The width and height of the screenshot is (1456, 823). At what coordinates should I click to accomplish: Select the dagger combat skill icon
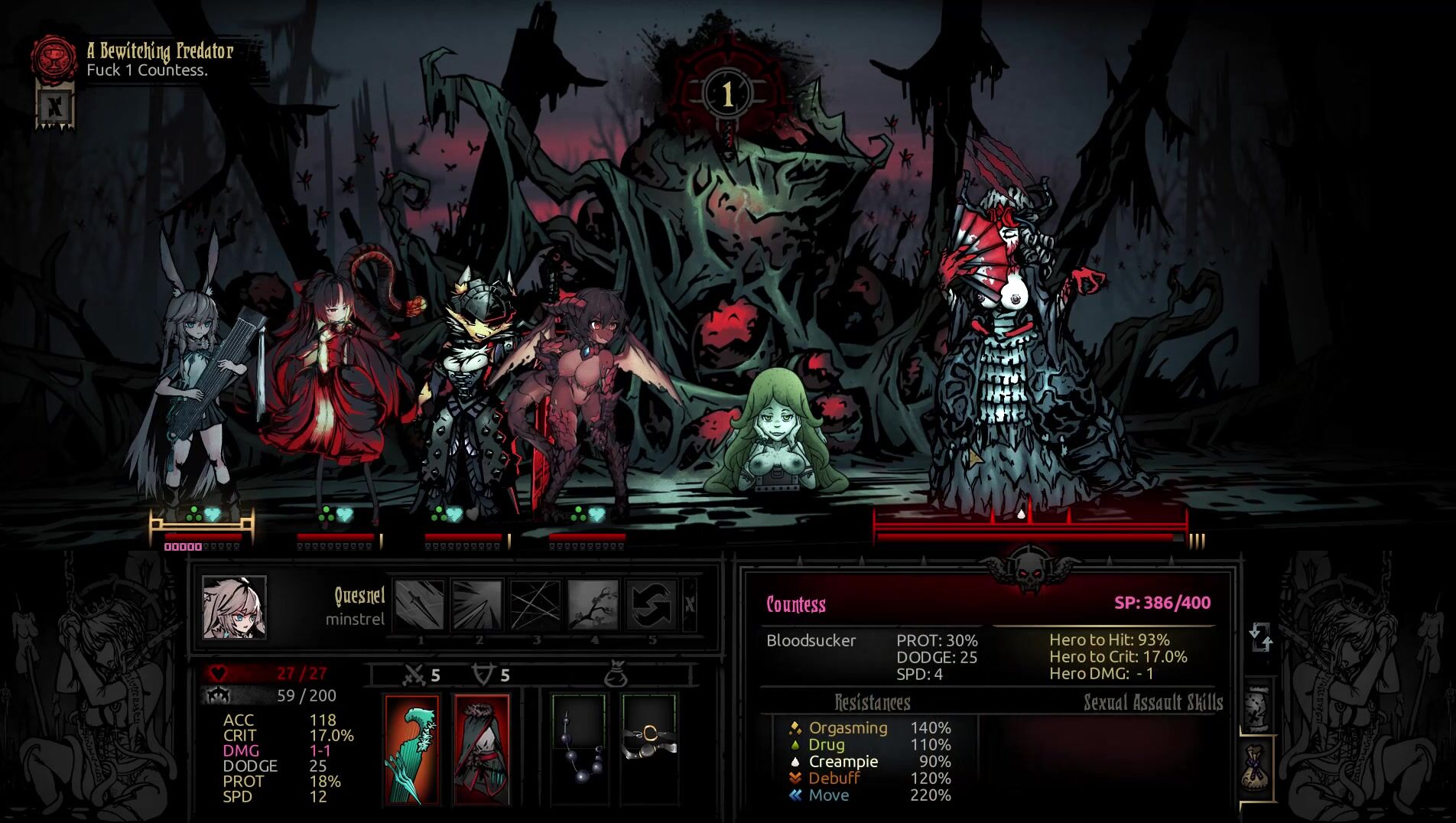tap(419, 604)
